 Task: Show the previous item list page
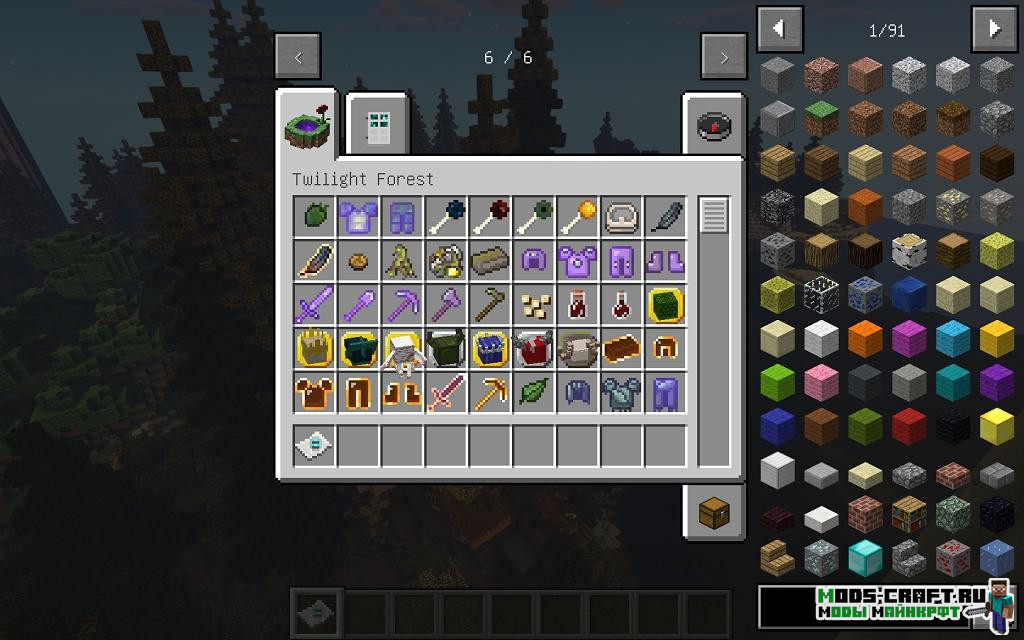pos(780,30)
